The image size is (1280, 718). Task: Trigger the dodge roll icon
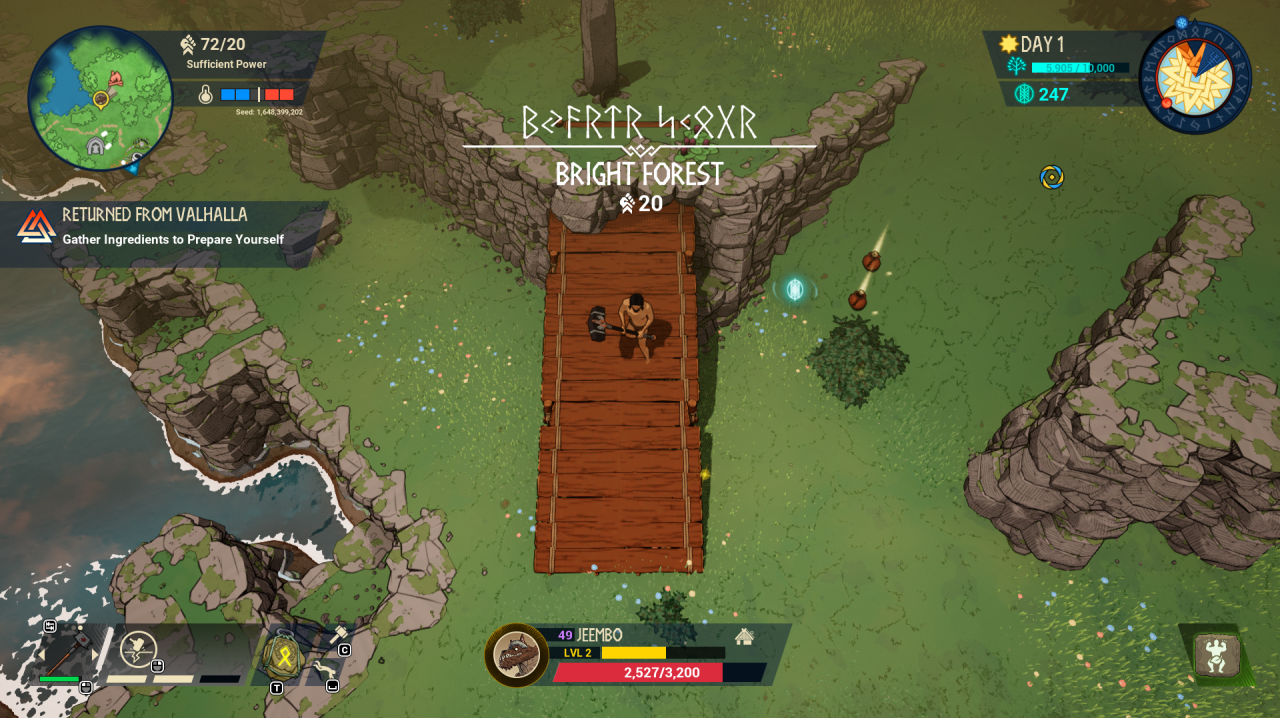coord(325,668)
